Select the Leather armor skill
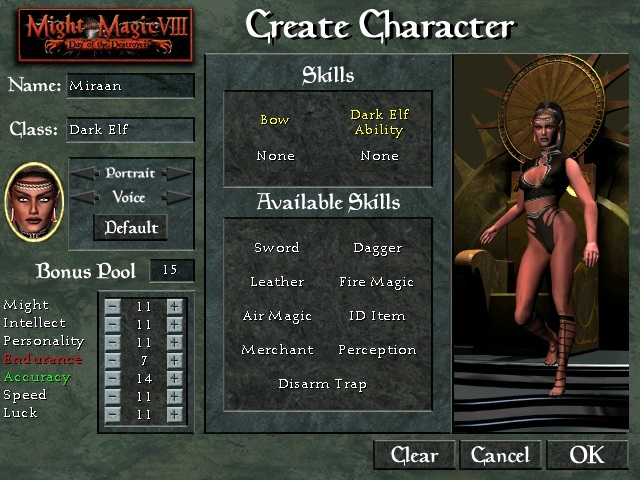 276,282
